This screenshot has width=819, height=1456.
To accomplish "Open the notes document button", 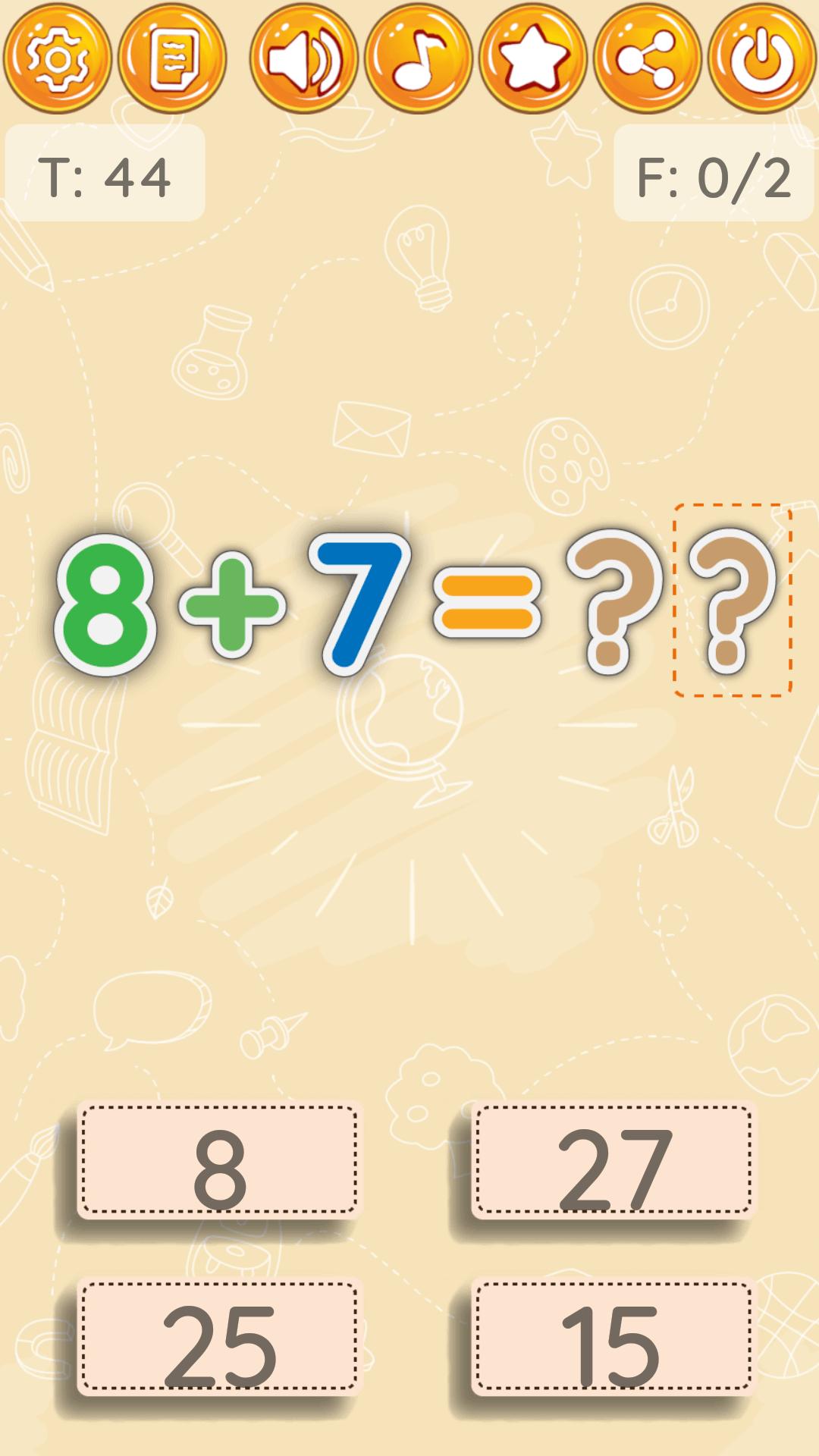I will click(172, 58).
